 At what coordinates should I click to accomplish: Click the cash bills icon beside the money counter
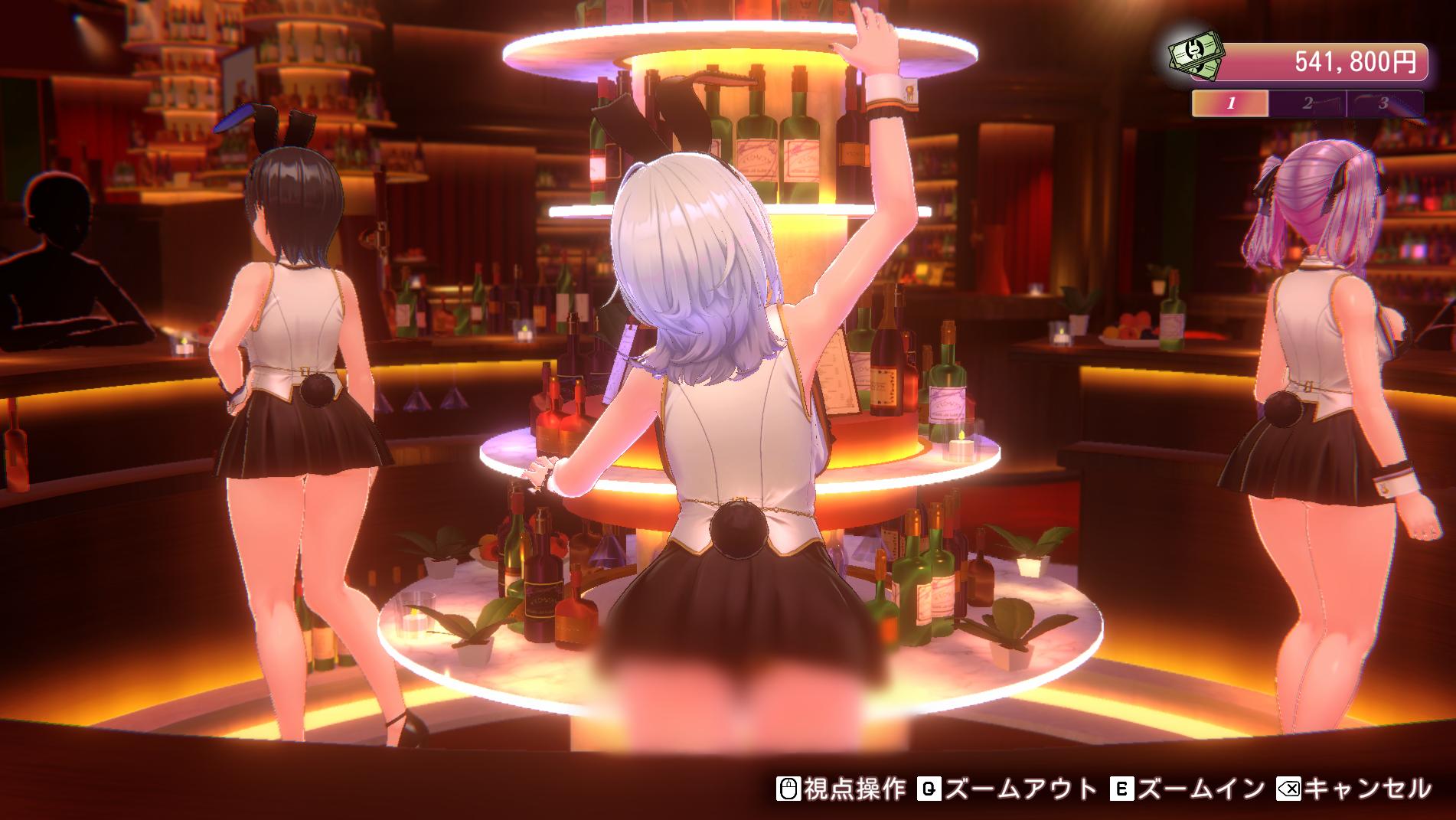(x=1196, y=57)
